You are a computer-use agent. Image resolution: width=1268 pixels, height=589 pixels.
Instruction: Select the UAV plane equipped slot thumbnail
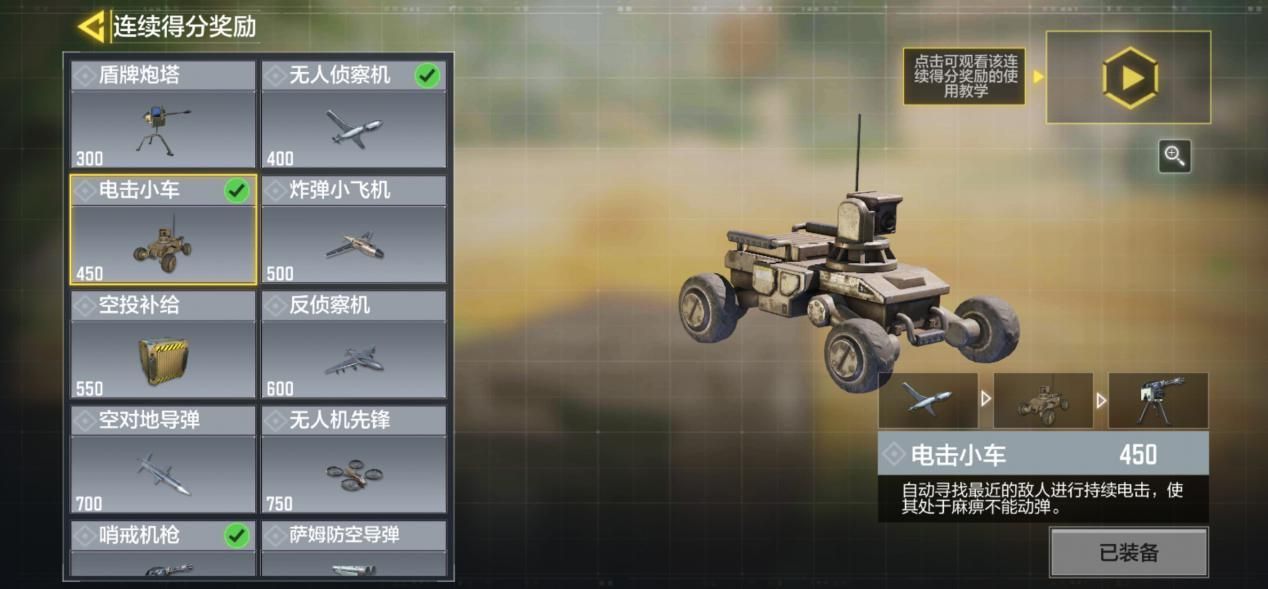928,400
